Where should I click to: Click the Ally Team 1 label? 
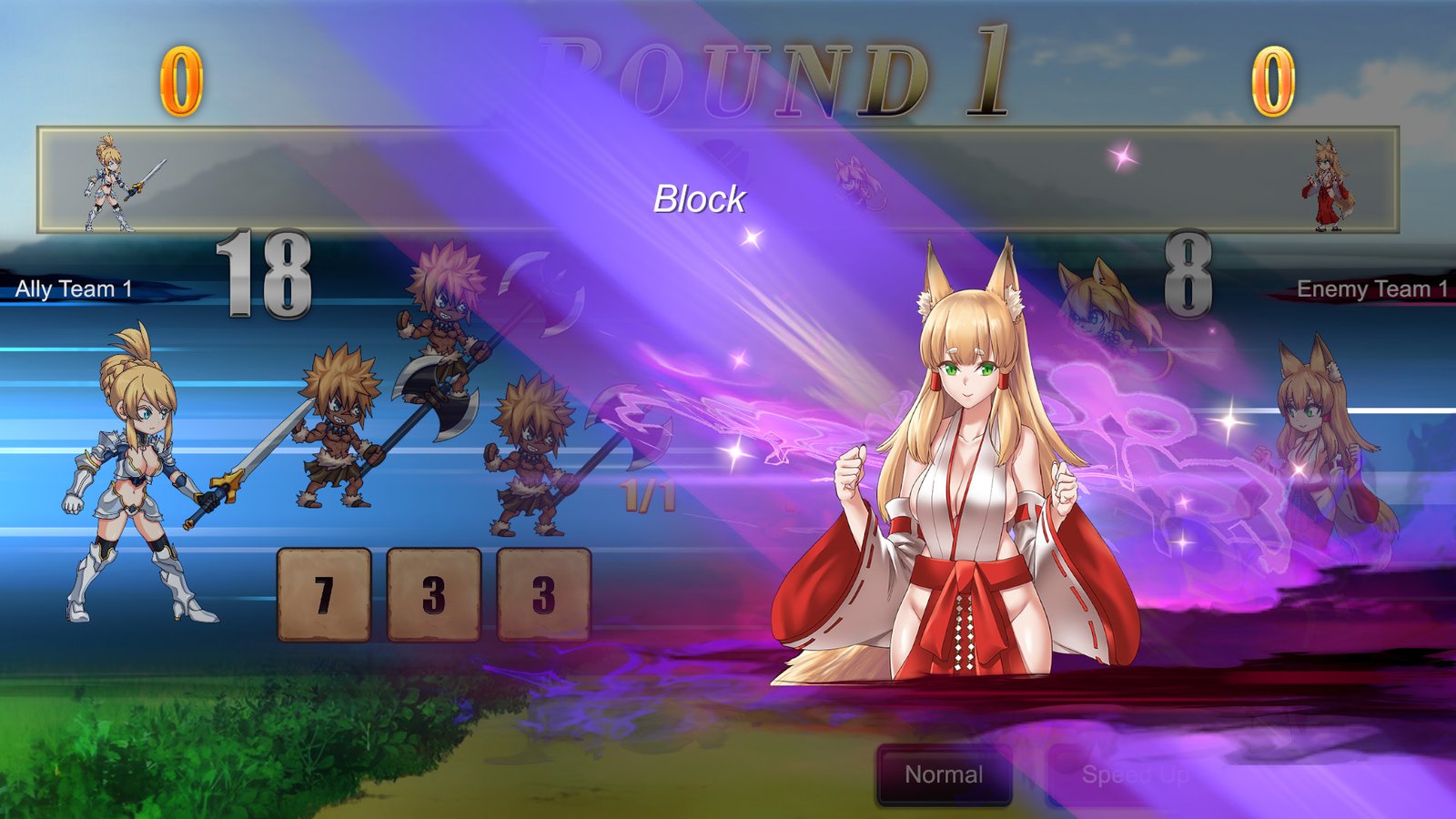coord(73,289)
